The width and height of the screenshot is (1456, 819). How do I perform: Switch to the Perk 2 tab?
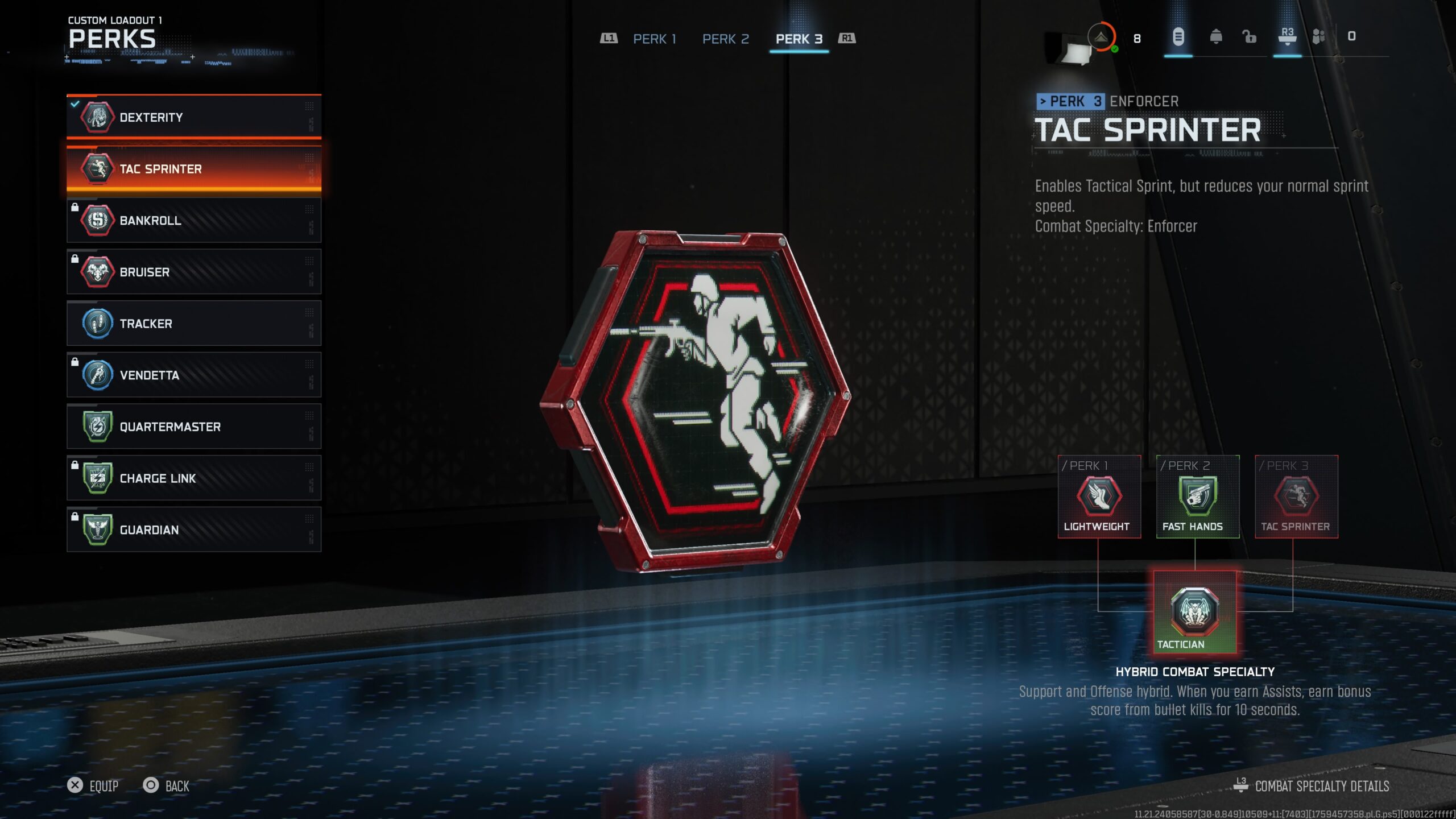(726, 39)
